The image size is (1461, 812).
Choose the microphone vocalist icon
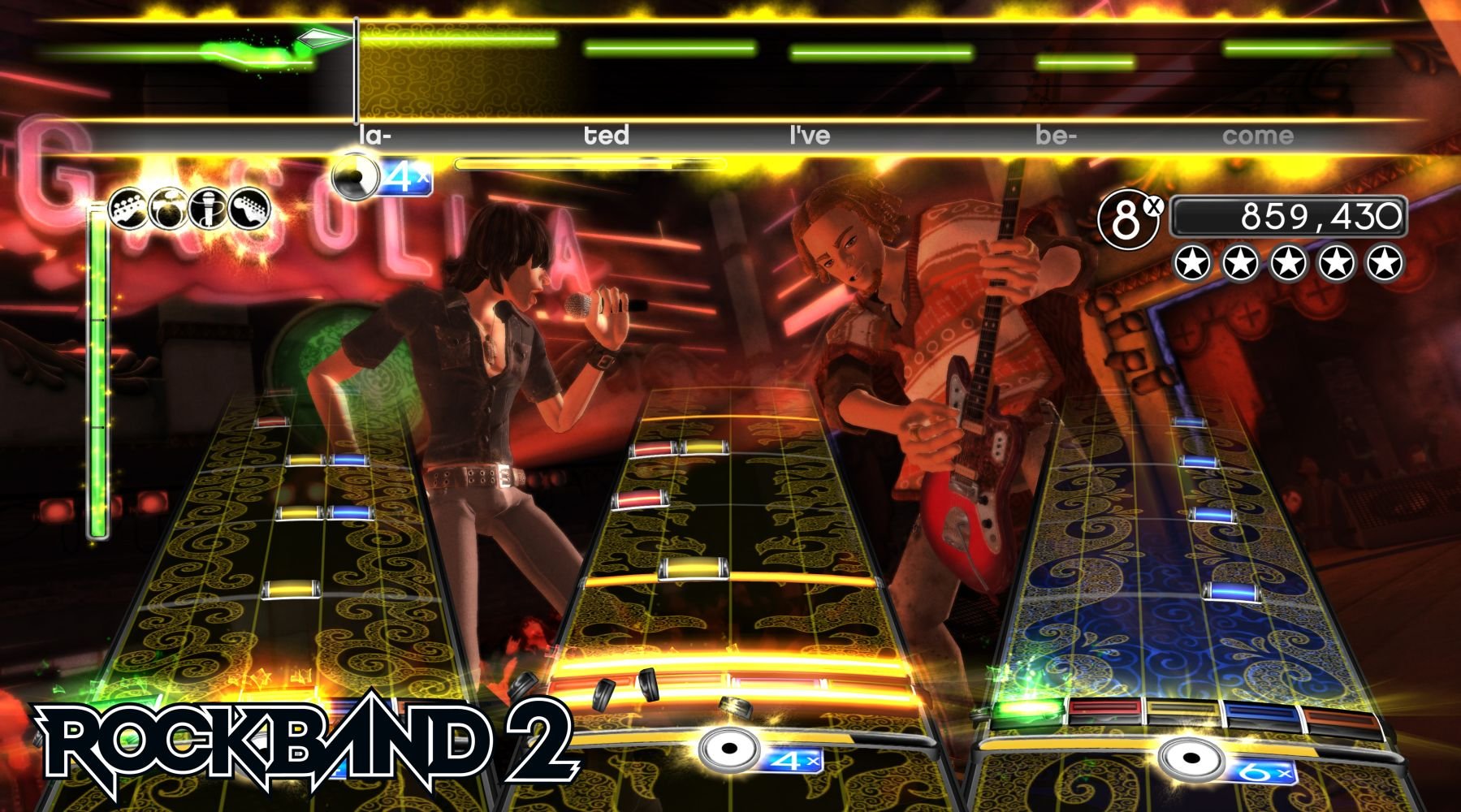tap(208, 208)
